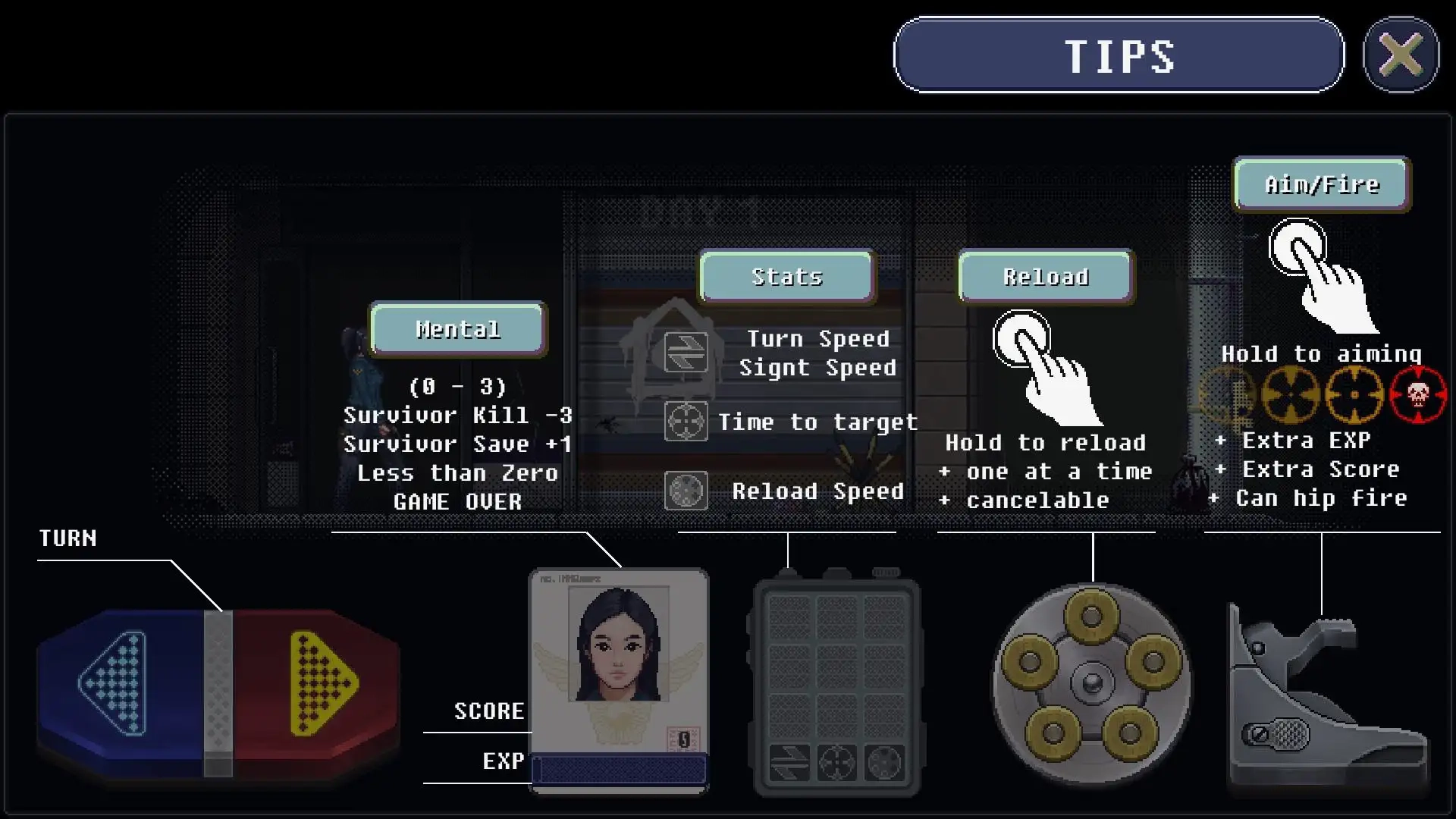The image size is (1456, 819).
Task: Click the Reload label button
Action: (1046, 277)
